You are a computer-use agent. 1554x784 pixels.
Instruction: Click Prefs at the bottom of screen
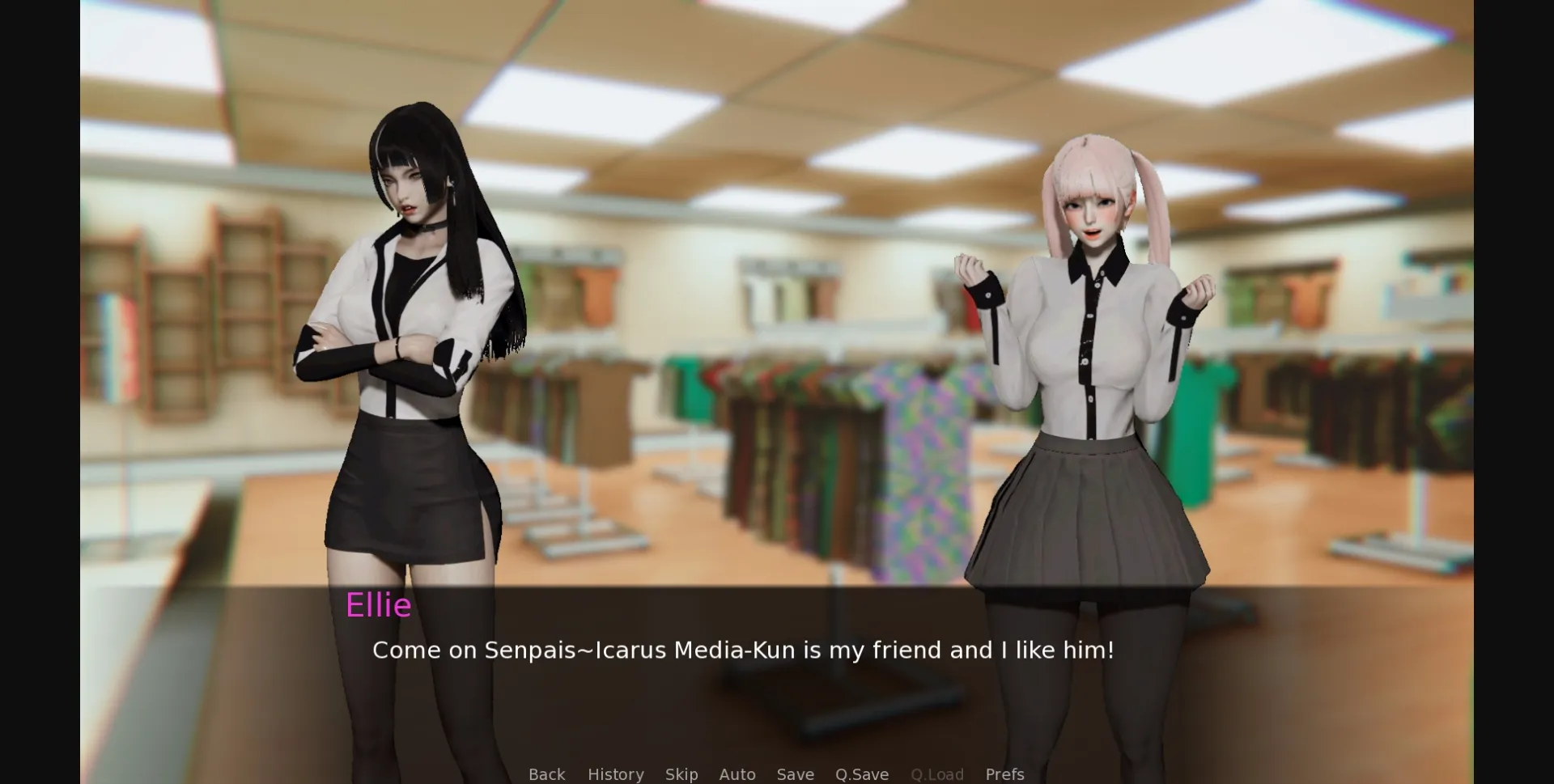pyautogui.click(x=1004, y=774)
